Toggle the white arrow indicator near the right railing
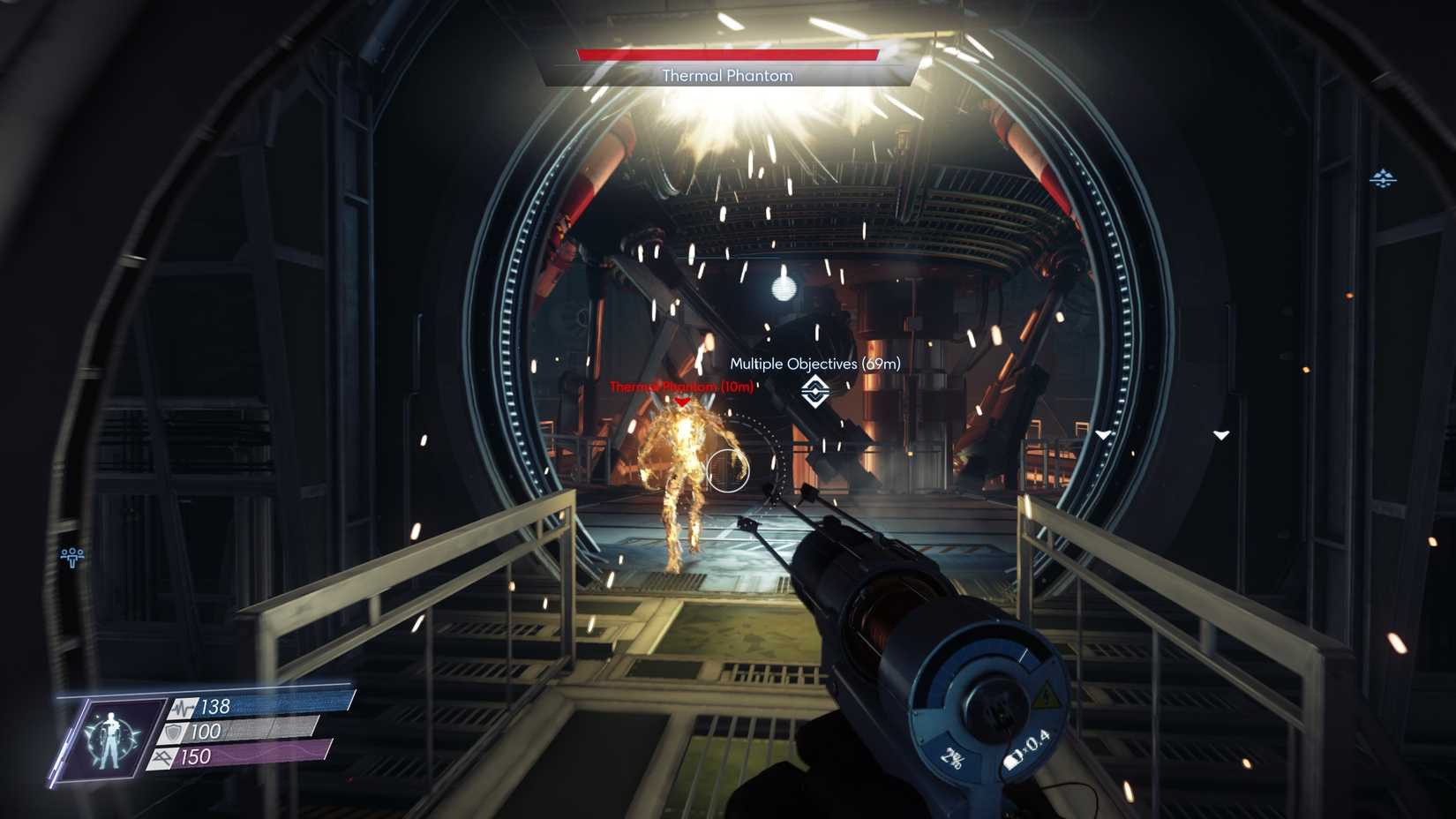 (x=1102, y=434)
